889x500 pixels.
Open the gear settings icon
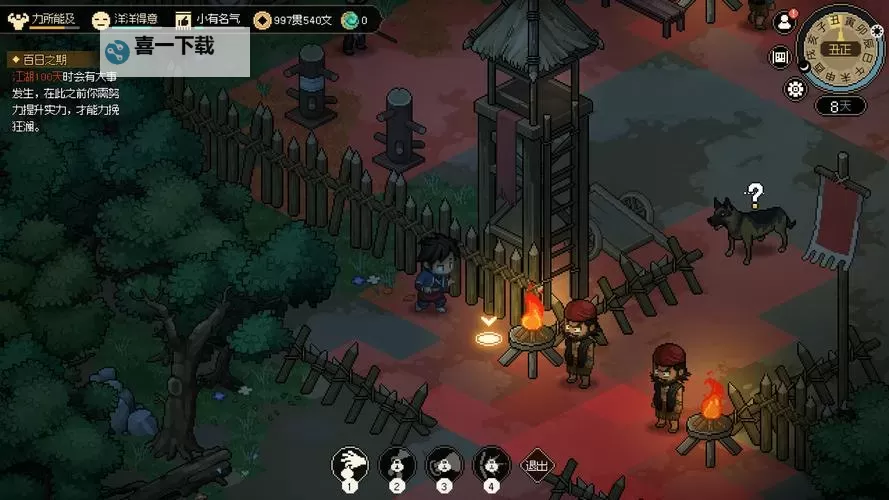click(x=796, y=90)
